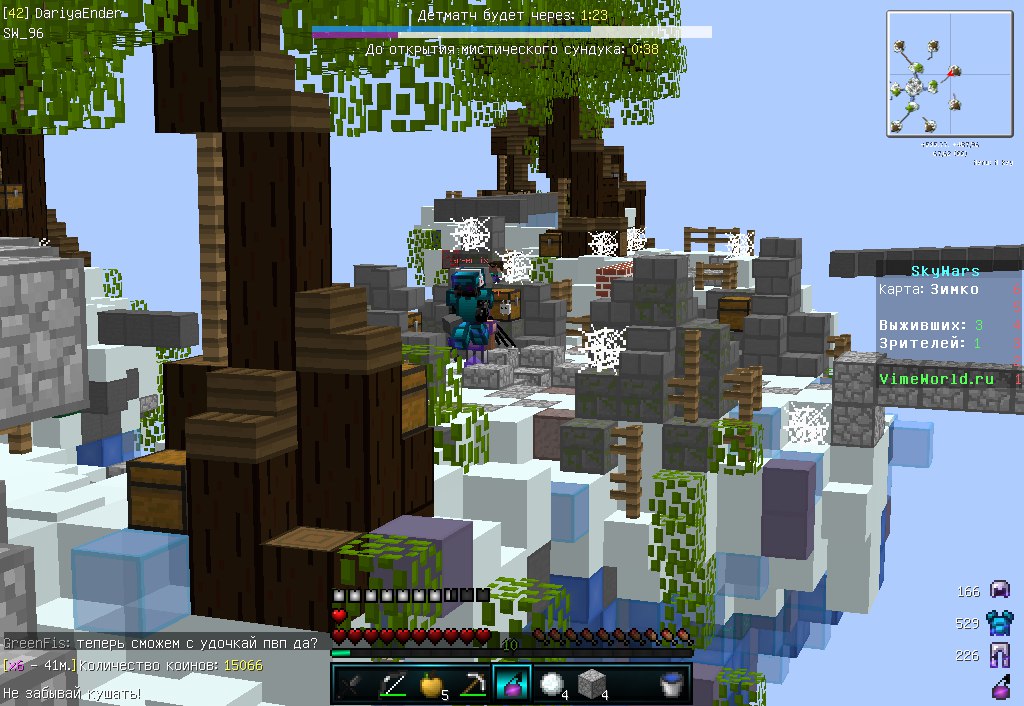Select the snowball stack slot
1024x706 pixels.
pos(553,684)
